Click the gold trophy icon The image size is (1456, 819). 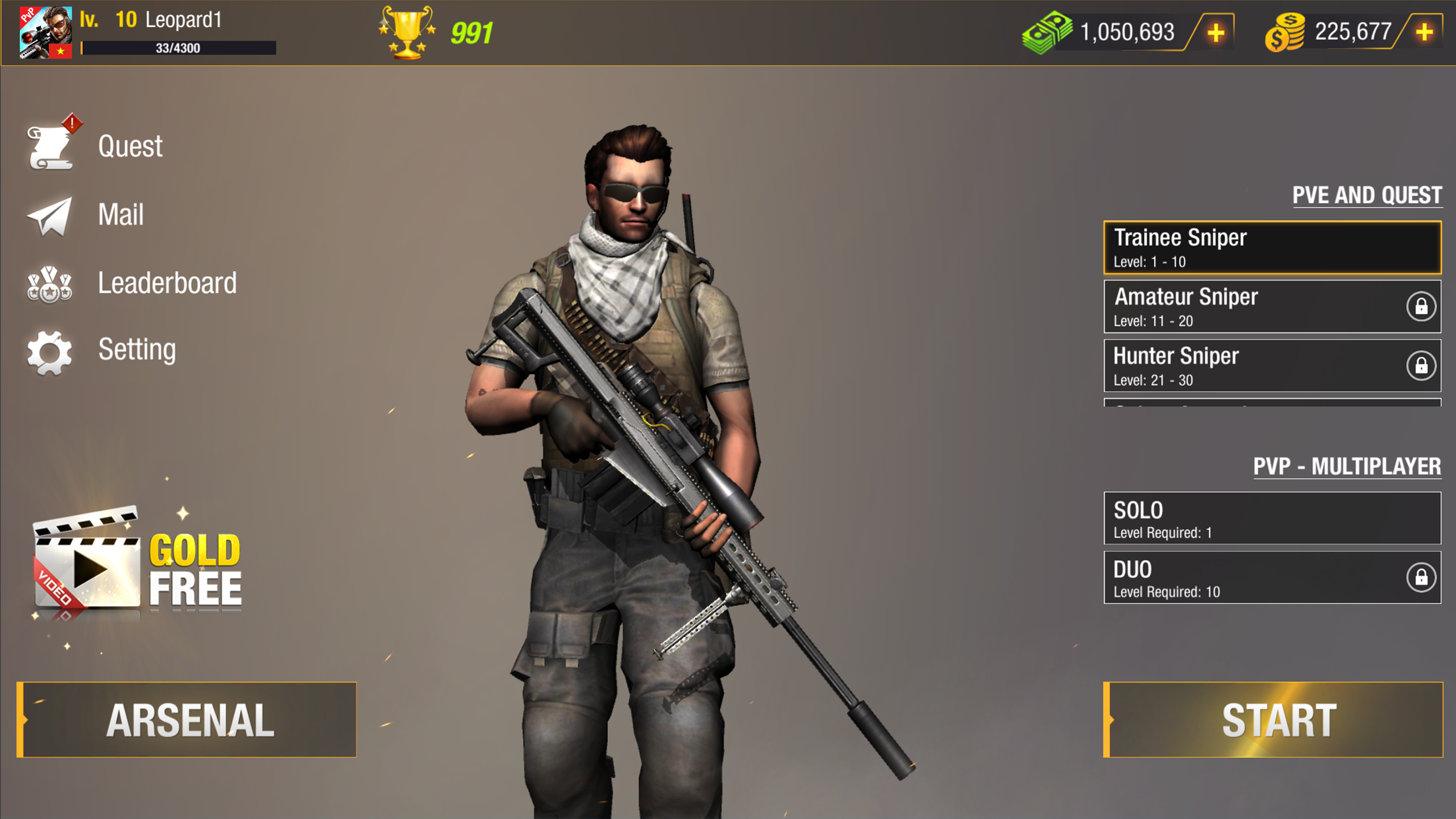coord(407,32)
